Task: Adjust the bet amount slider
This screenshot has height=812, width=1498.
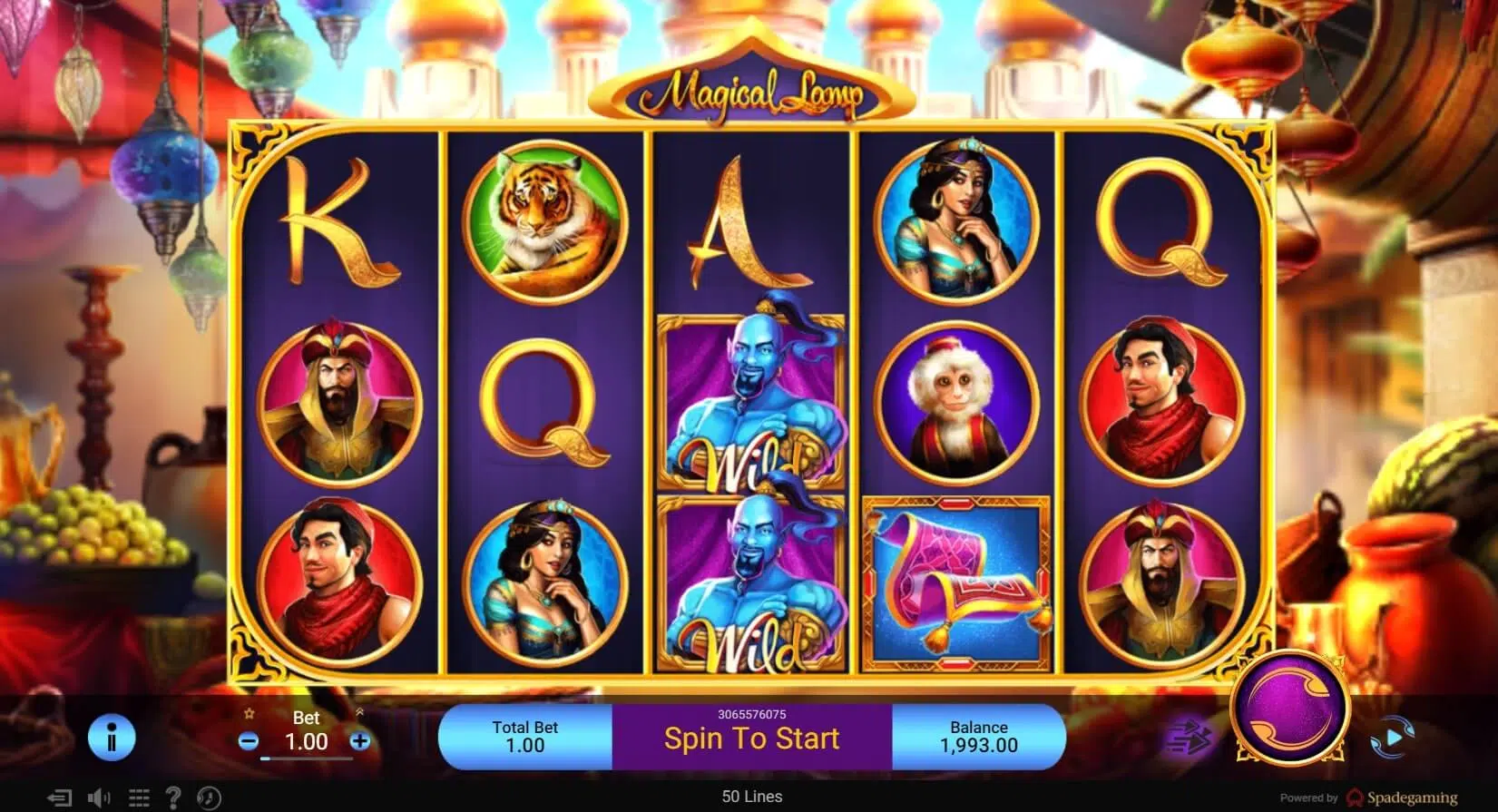Action: 307,757
